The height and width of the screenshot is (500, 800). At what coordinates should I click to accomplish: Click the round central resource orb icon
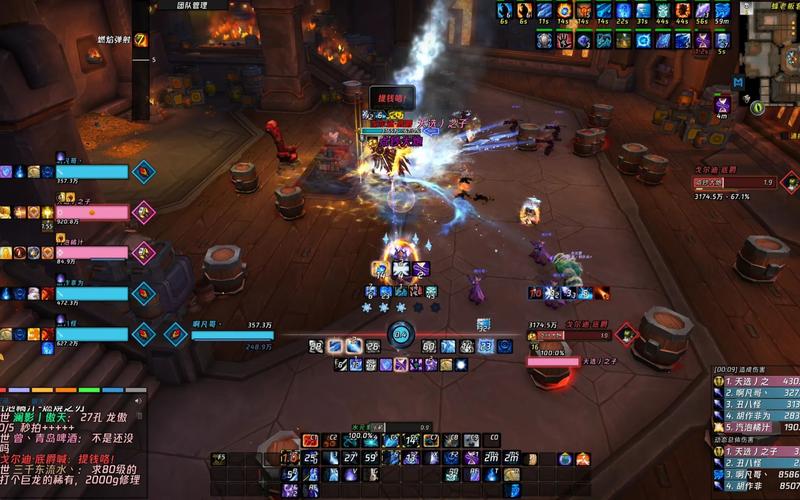400,335
